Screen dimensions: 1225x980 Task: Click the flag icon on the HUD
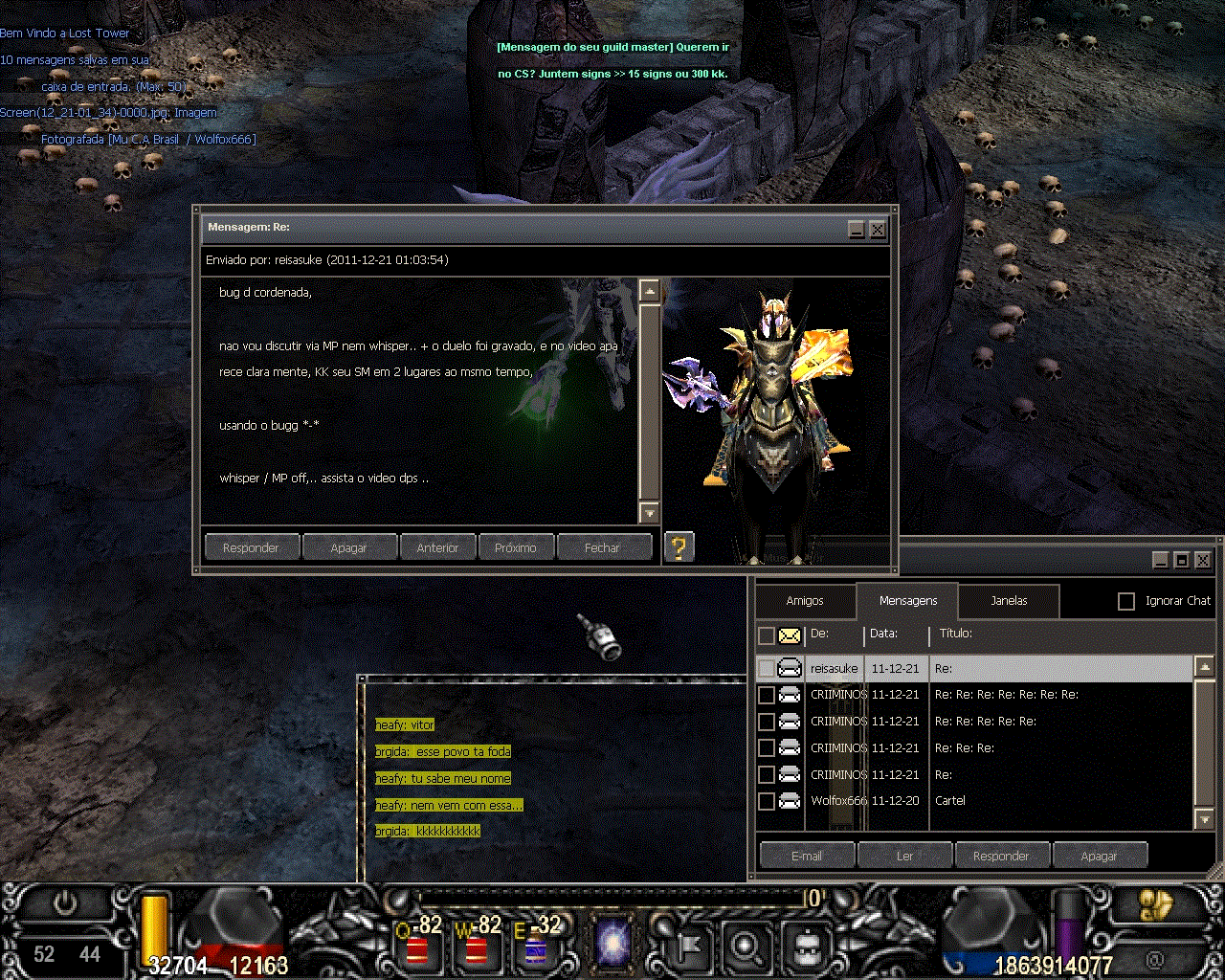(x=685, y=947)
